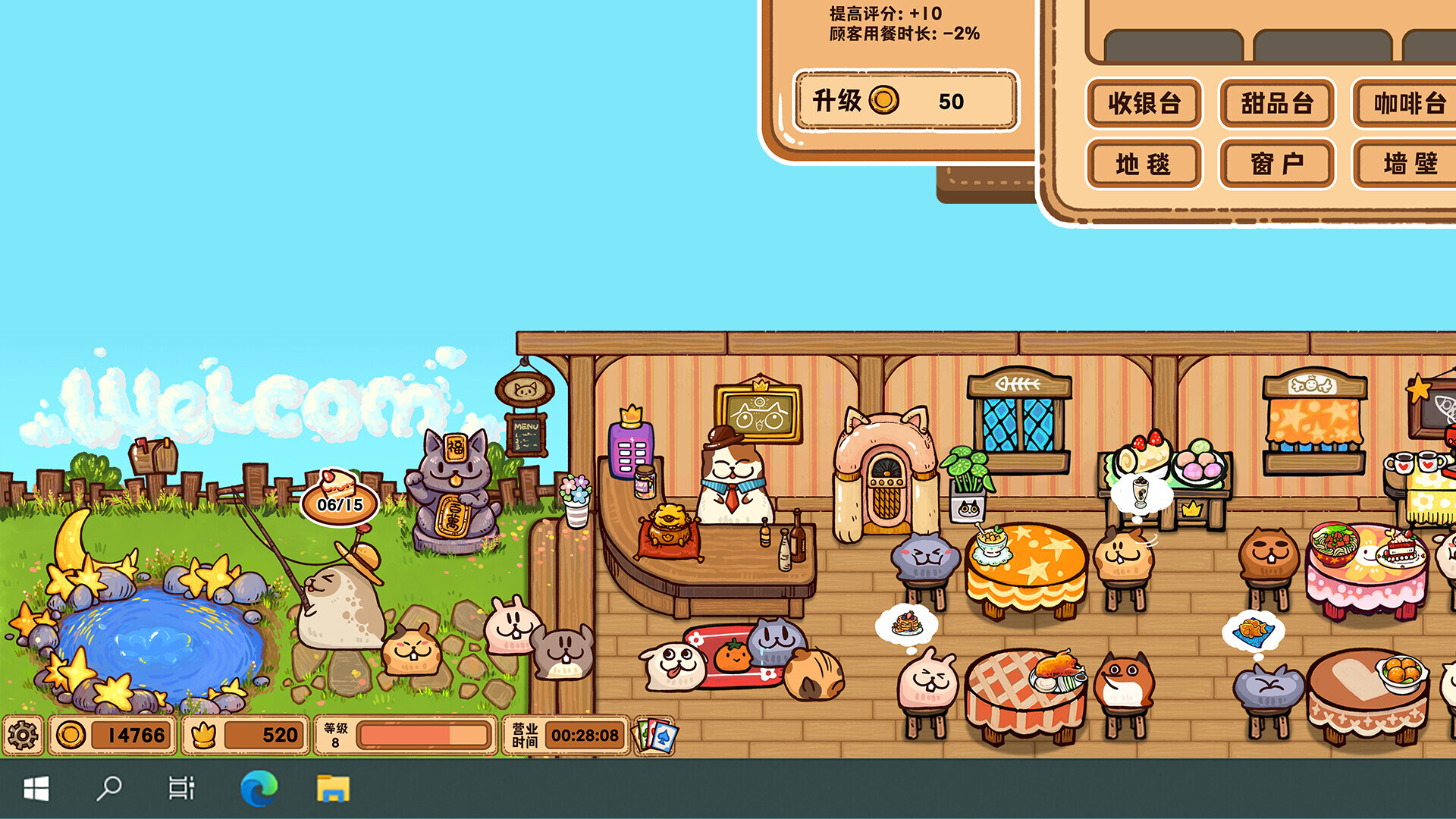Switch to the 收银台 category tab

point(1144,105)
